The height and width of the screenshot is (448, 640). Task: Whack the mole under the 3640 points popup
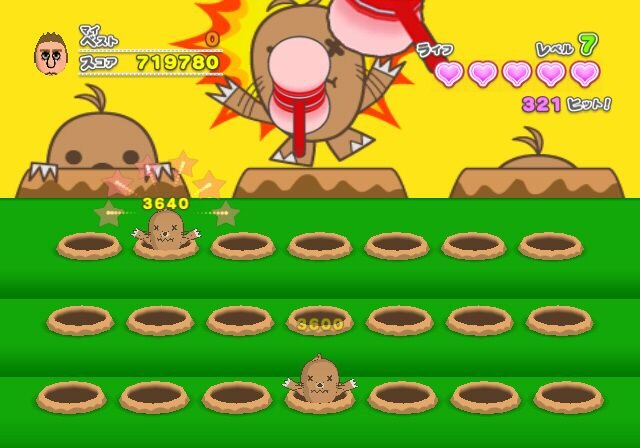166,230
